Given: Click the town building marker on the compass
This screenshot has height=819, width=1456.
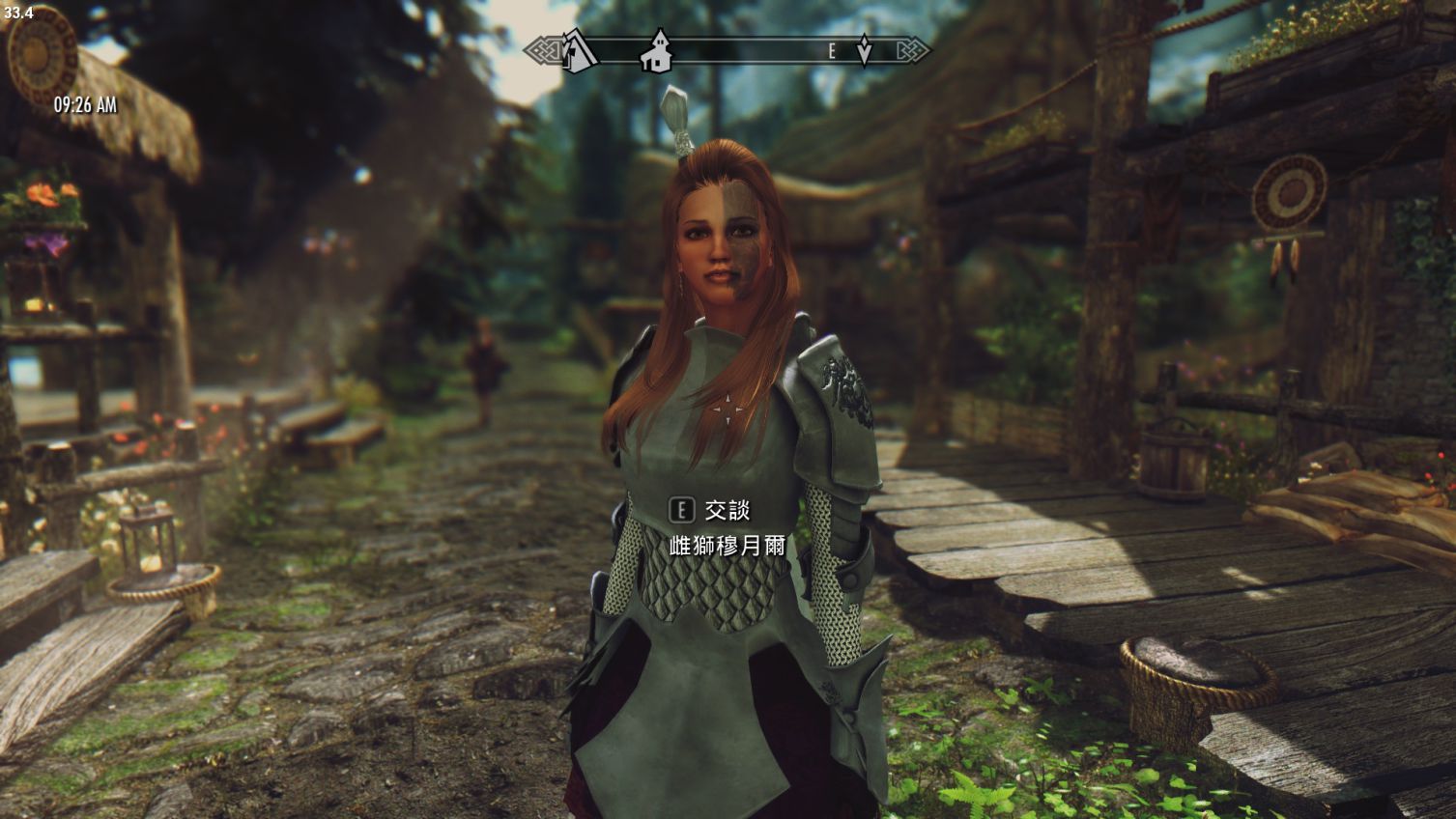Looking at the screenshot, I should click(x=656, y=52).
